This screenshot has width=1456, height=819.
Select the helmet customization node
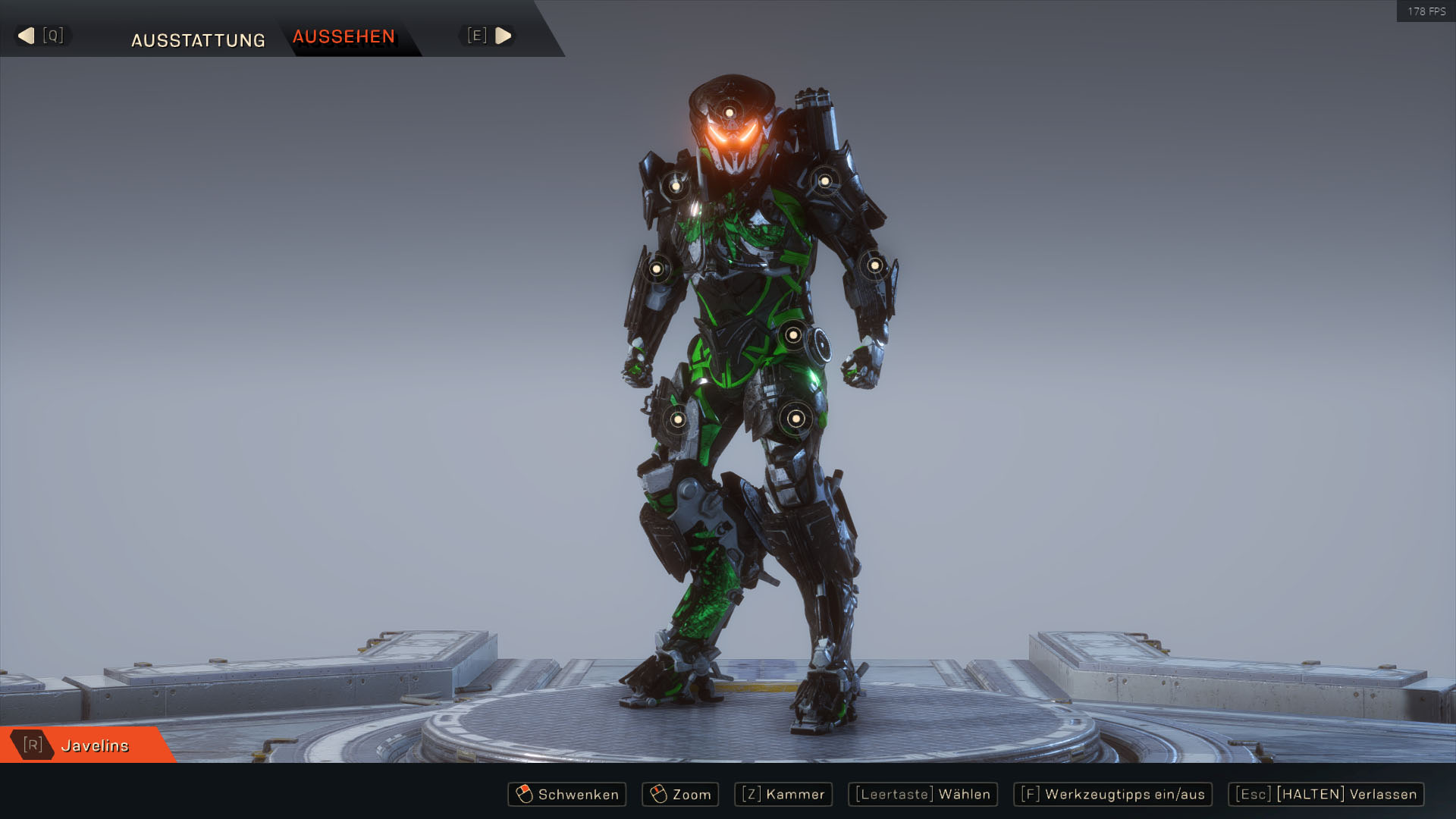coord(729,113)
